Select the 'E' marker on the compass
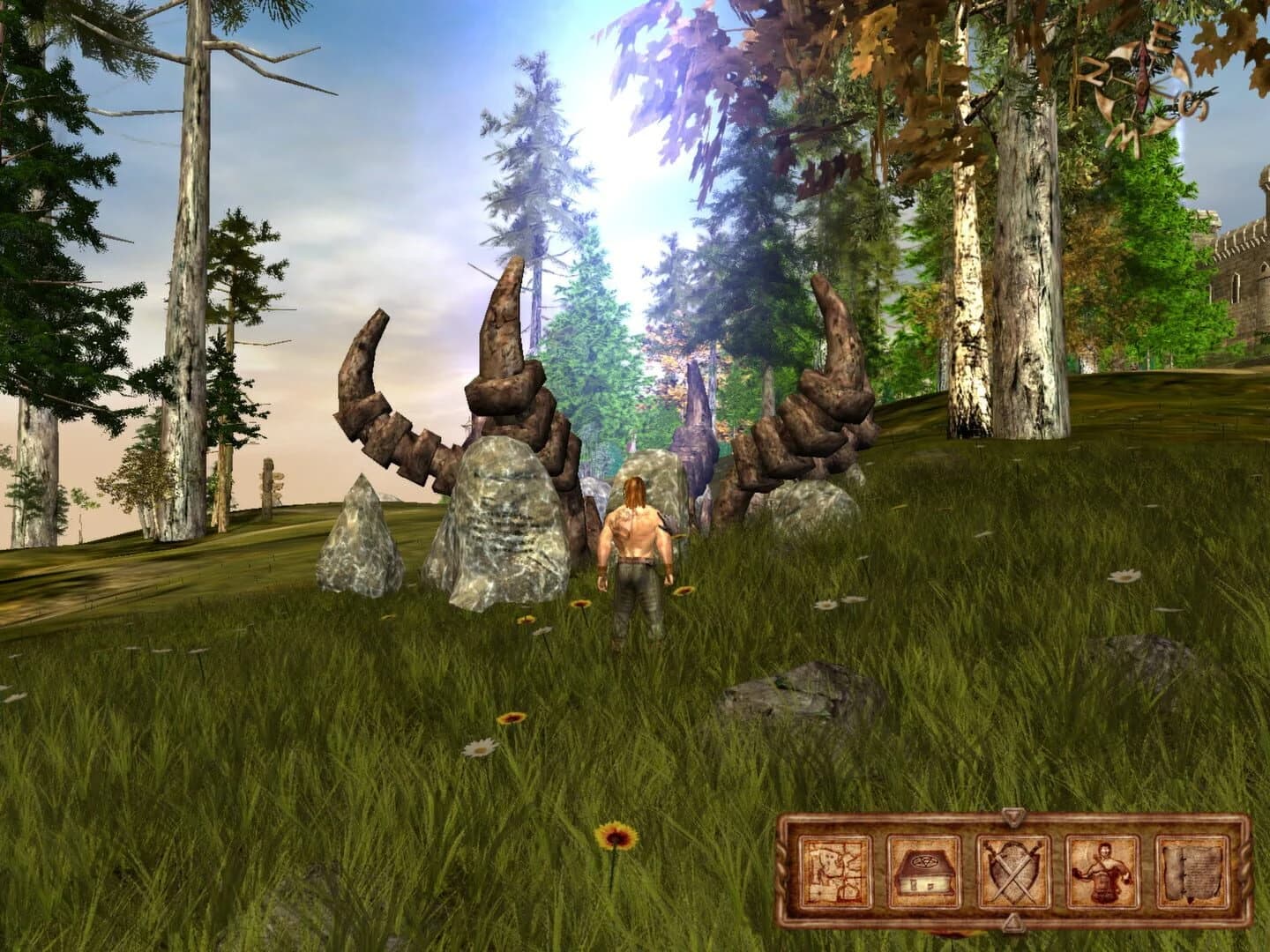 pyautogui.click(x=1162, y=35)
